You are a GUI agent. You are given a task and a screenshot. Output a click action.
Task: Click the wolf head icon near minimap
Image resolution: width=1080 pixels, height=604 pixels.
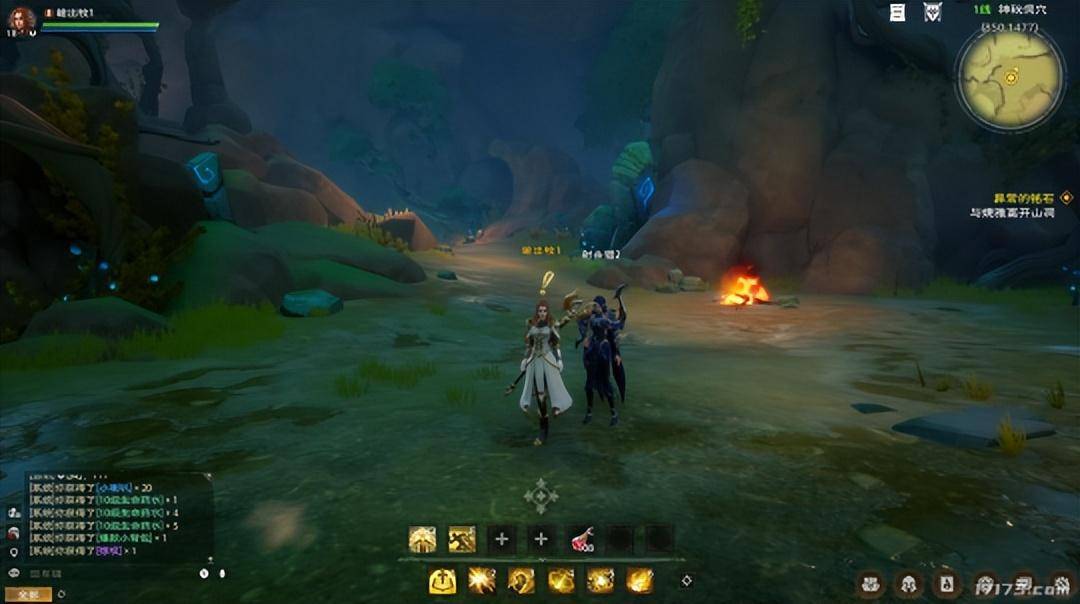(x=932, y=12)
